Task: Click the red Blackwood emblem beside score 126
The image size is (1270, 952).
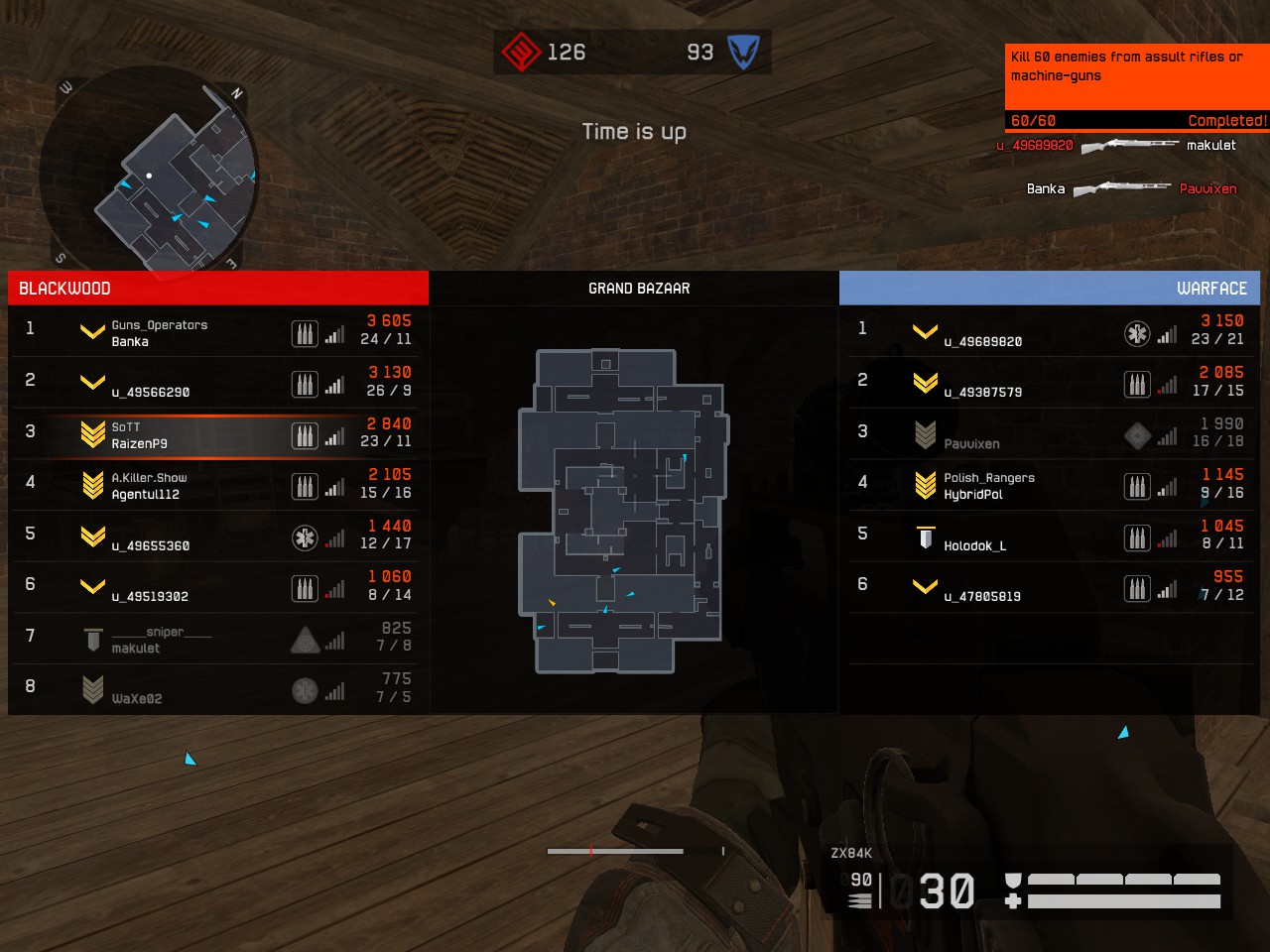Action: (x=521, y=52)
